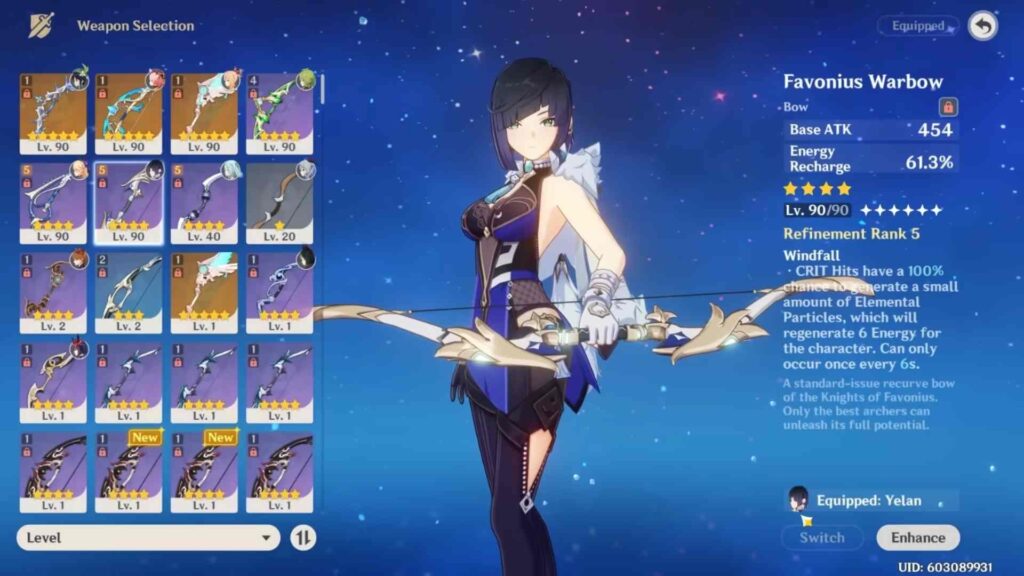Click the return arrow button
The height and width of the screenshot is (576, 1024).
click(982, 26)
